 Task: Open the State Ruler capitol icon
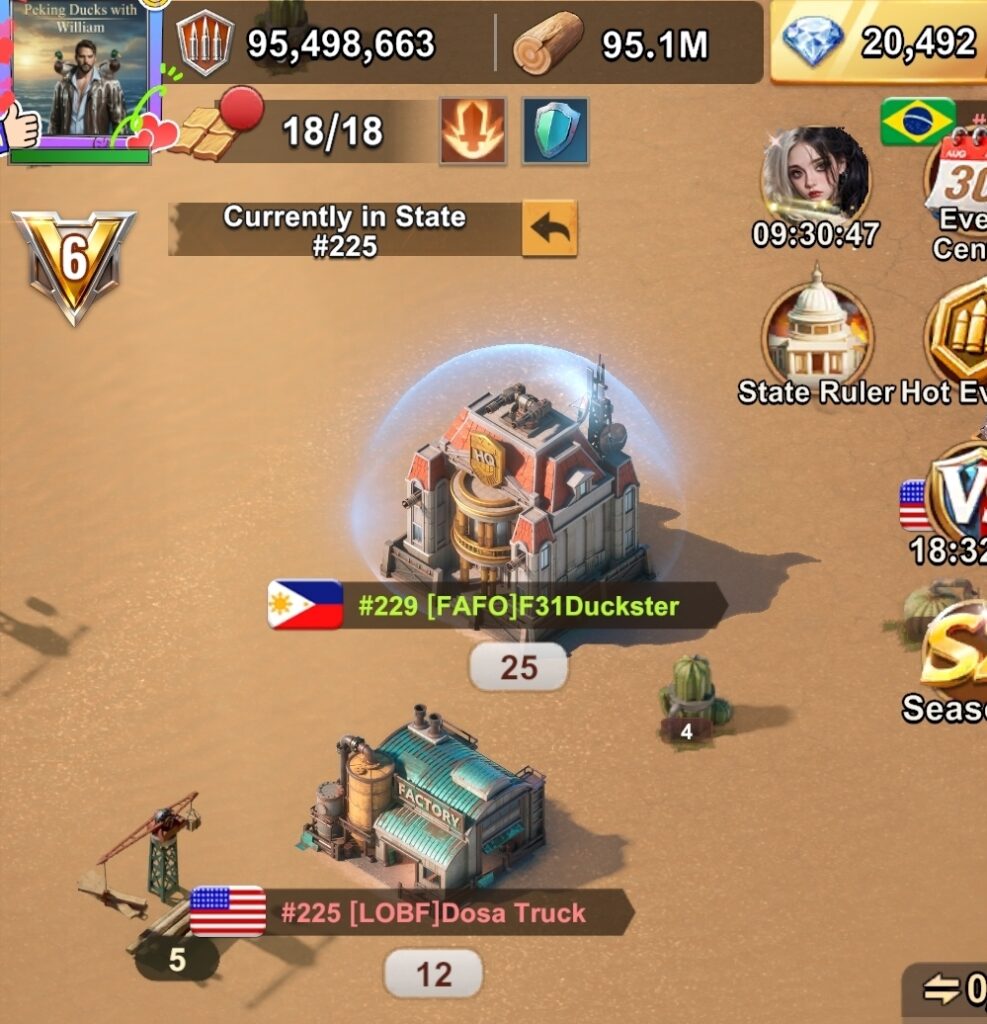tap(816, 336)
